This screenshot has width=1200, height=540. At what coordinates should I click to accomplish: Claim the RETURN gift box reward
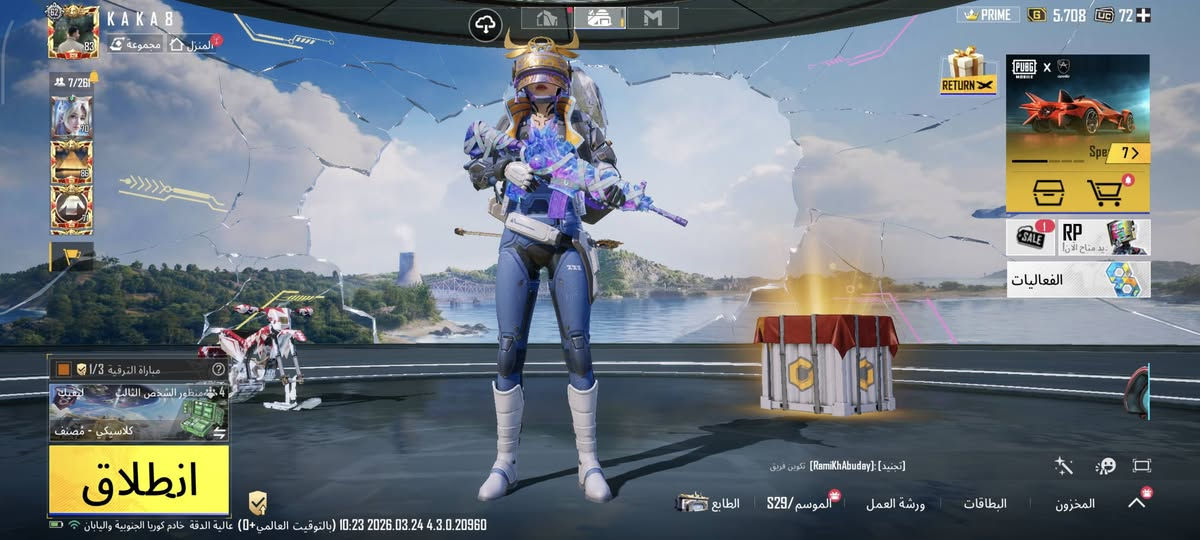click(967, 71)
